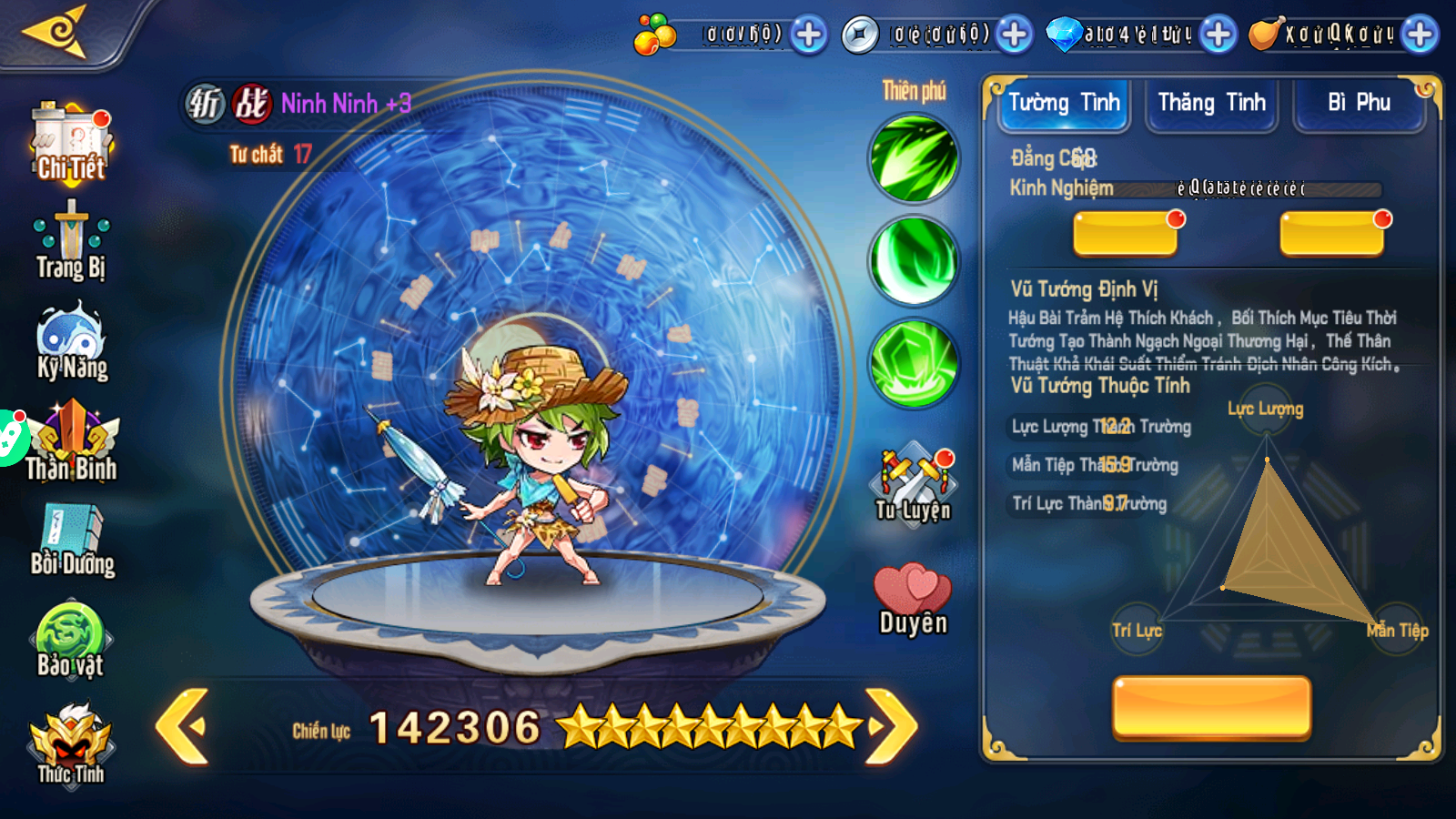Screen dimensions: 1456x819
Task: Switch to the Tường Tình tab
Action: tap(1063, 104)
